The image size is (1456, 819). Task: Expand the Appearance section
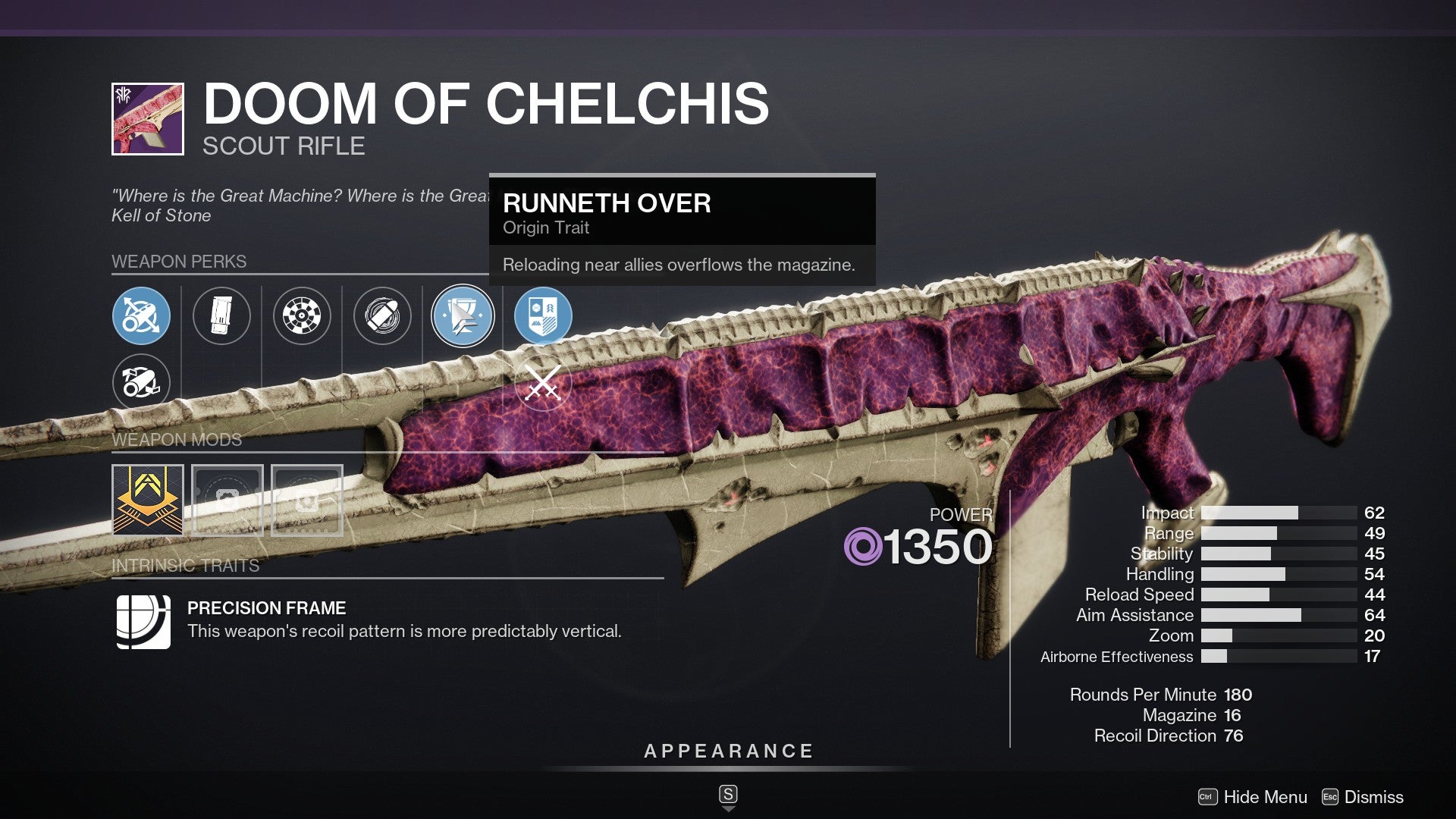727,752
